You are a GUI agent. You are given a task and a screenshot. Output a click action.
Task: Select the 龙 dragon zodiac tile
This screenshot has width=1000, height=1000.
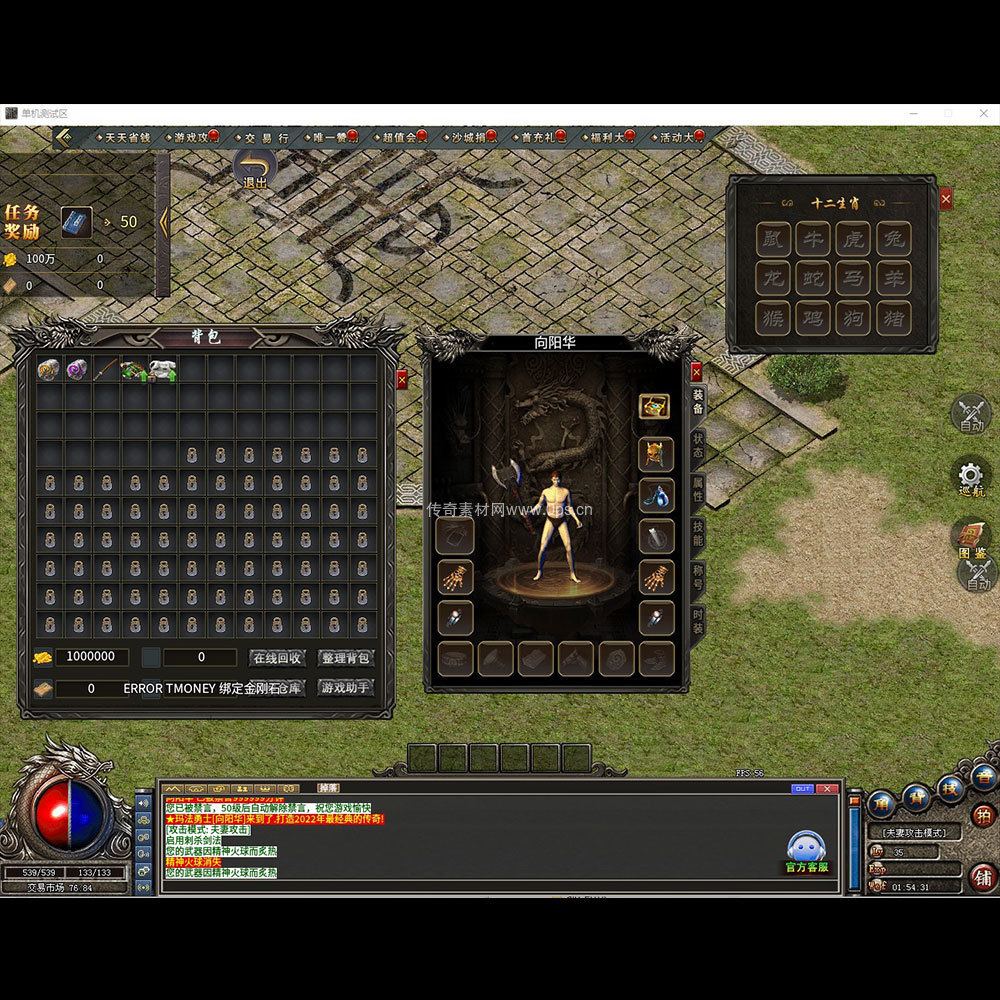pyautogui.click(x=774, y=279)
